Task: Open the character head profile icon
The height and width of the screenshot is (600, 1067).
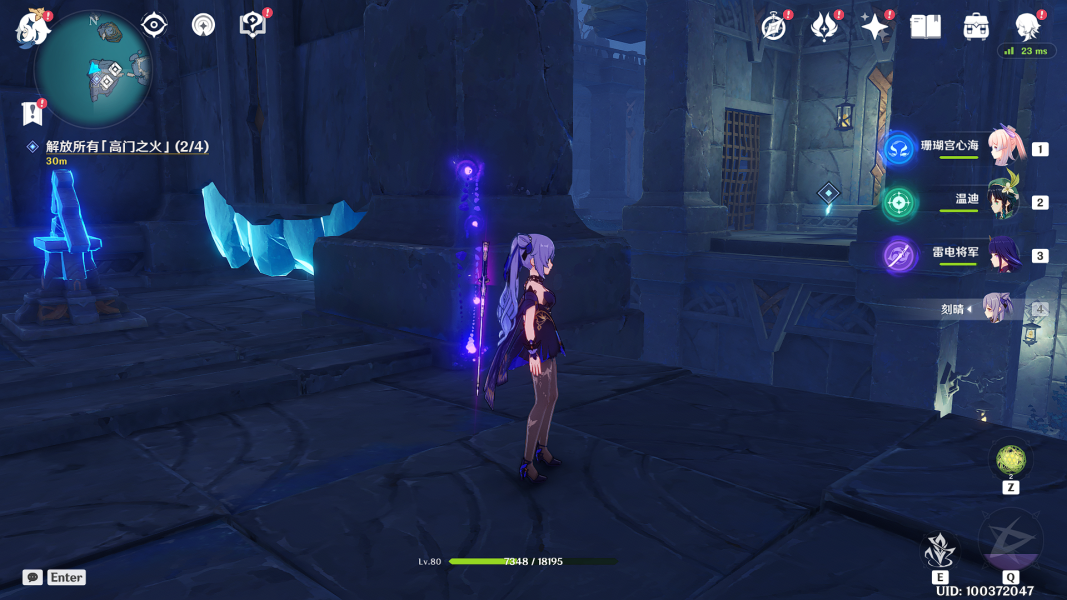Action: [1027, 26]
